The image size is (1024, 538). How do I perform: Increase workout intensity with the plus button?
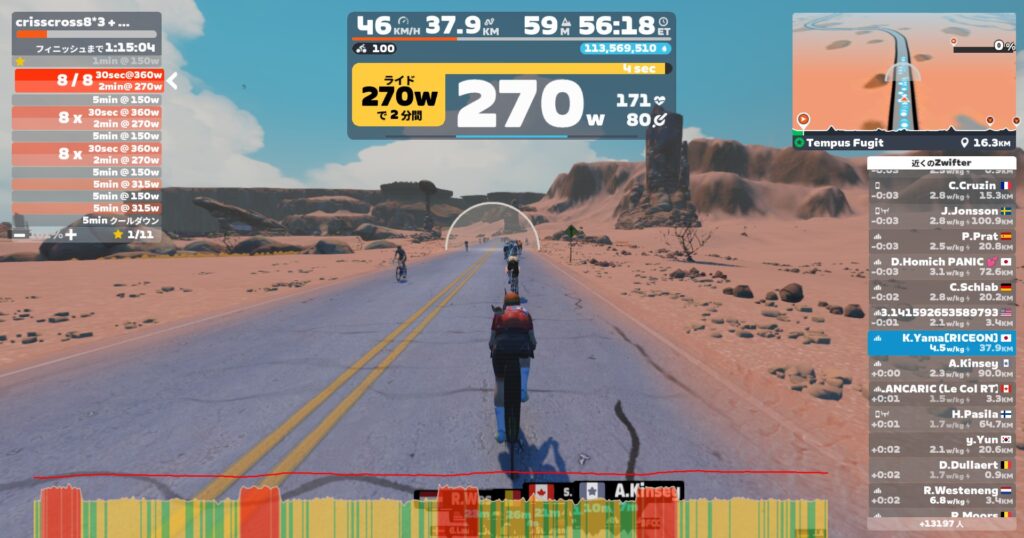click(71, 234)
